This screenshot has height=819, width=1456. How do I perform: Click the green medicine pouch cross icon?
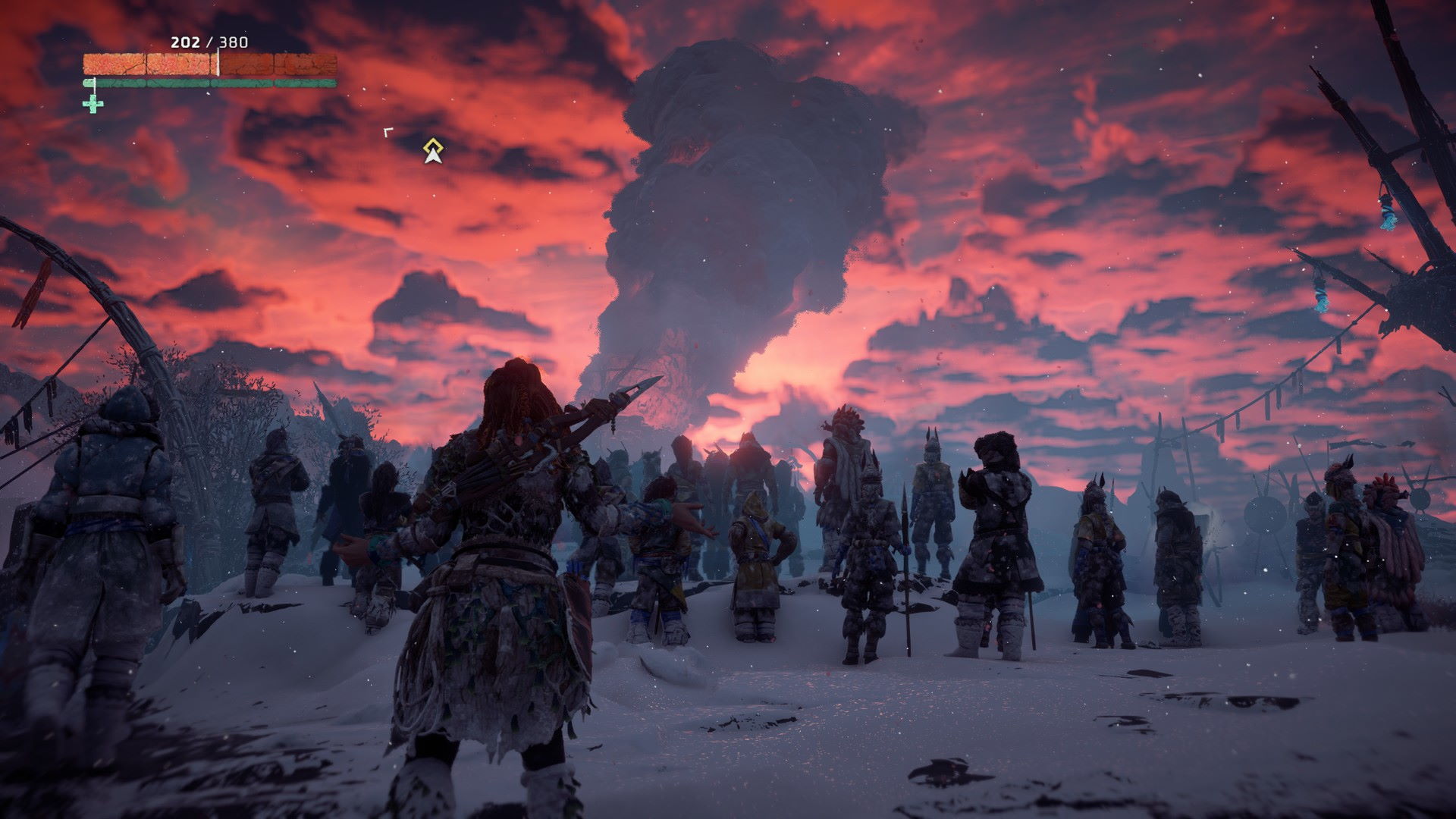point(93,104)
